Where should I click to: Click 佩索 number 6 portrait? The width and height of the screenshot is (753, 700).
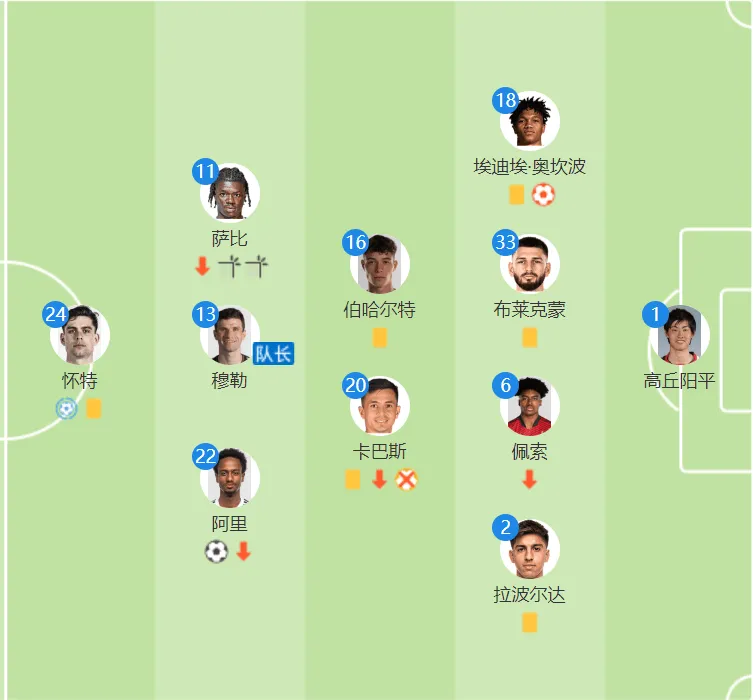pos(530,407)
